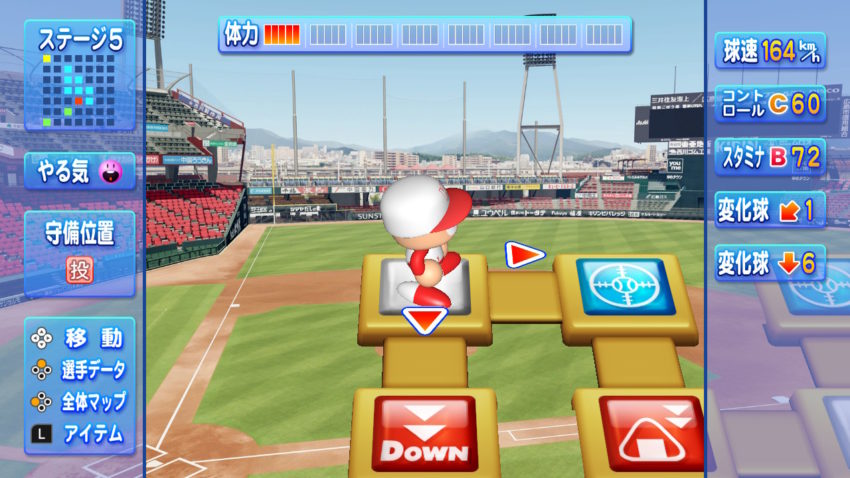Select the red rice ball board tile
The width and height of the screenshot is (850, 478).
click(650, 433)
